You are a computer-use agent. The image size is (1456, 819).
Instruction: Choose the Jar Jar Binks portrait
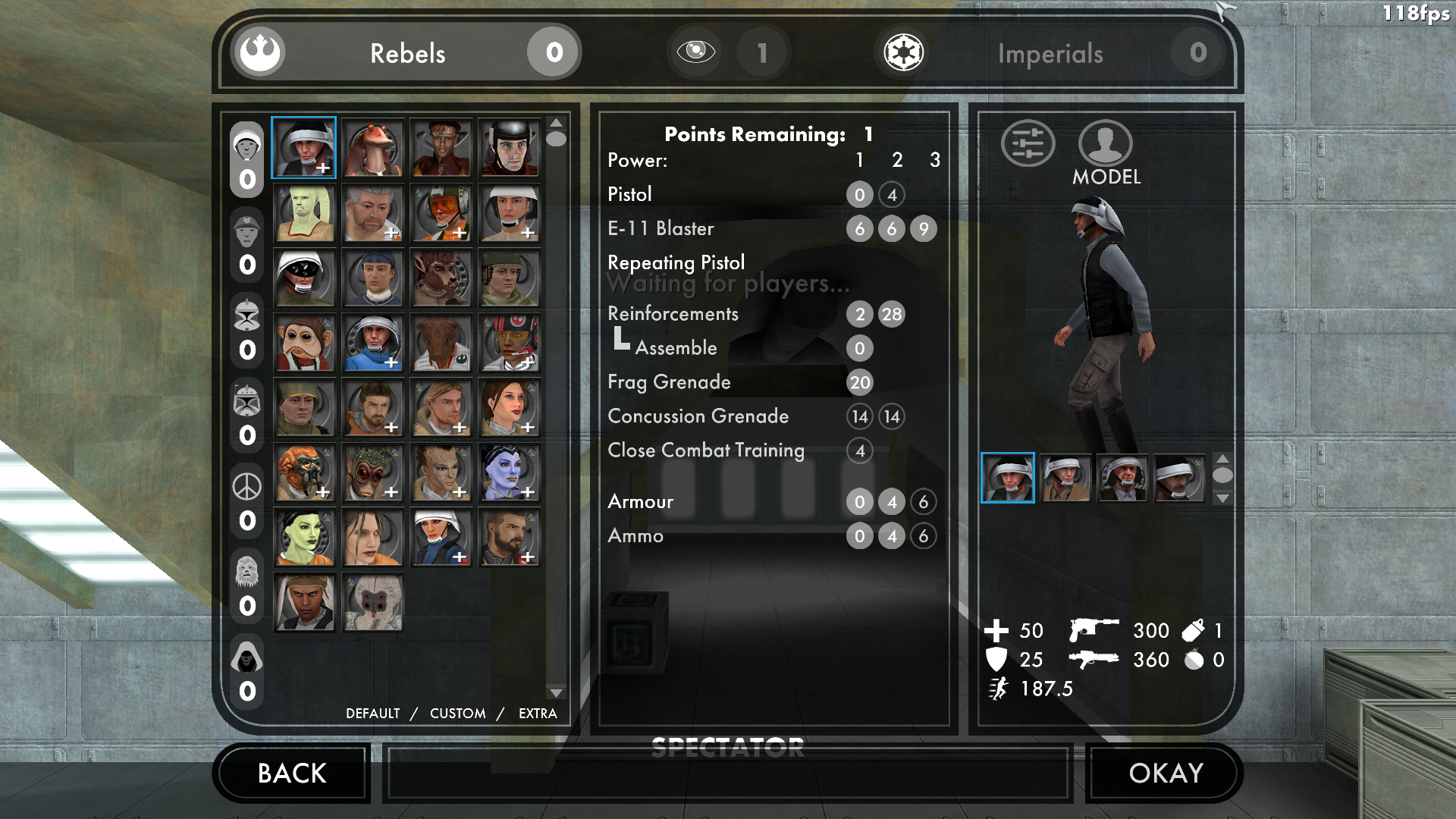(x=372, y=148)
